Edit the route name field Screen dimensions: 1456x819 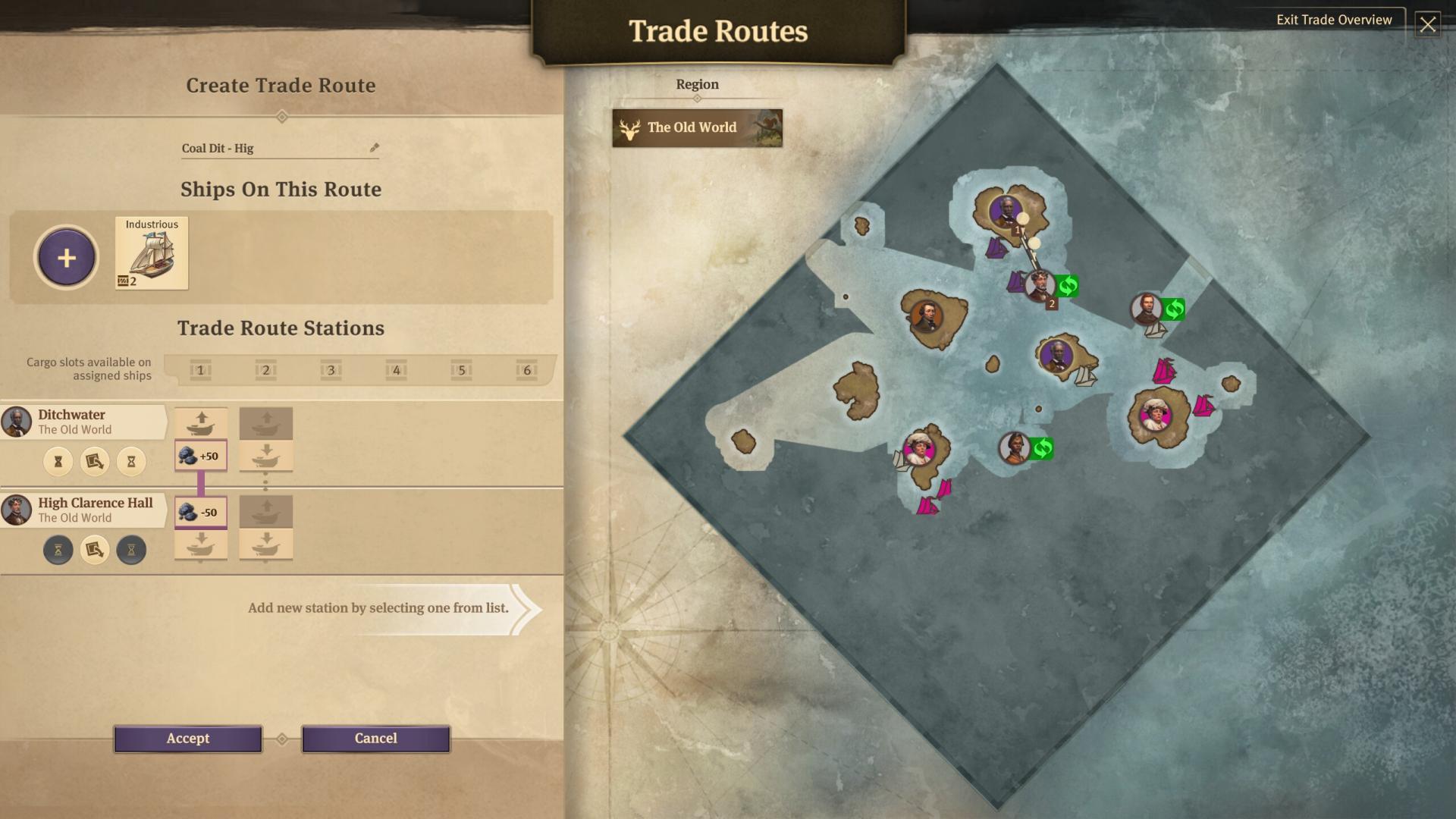pyautogui.click(x=273, y=149)
